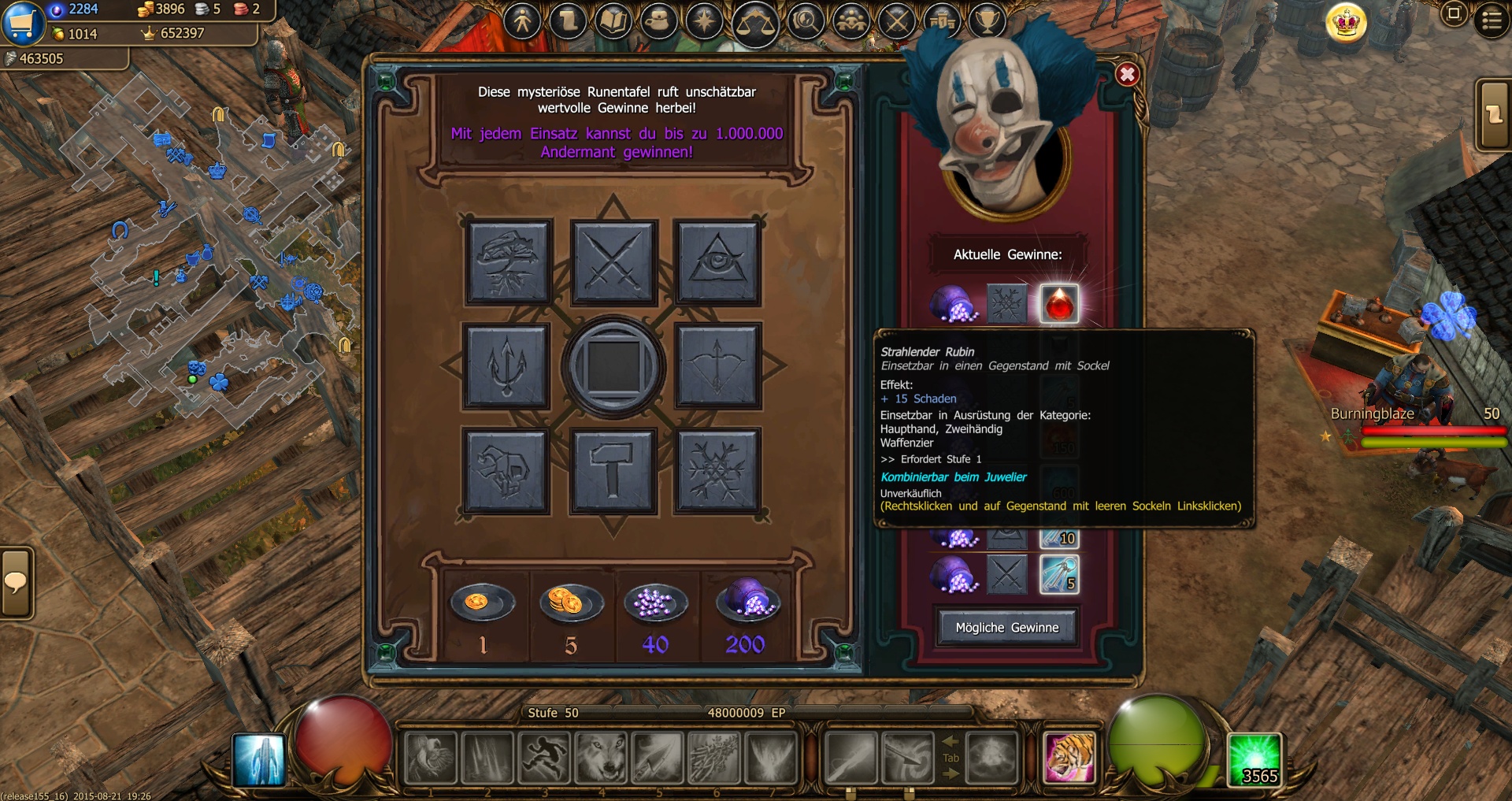The image size is (1512, 801).
Task: Pick the bow and arrow rune tile
Action: tap(717, 366)
